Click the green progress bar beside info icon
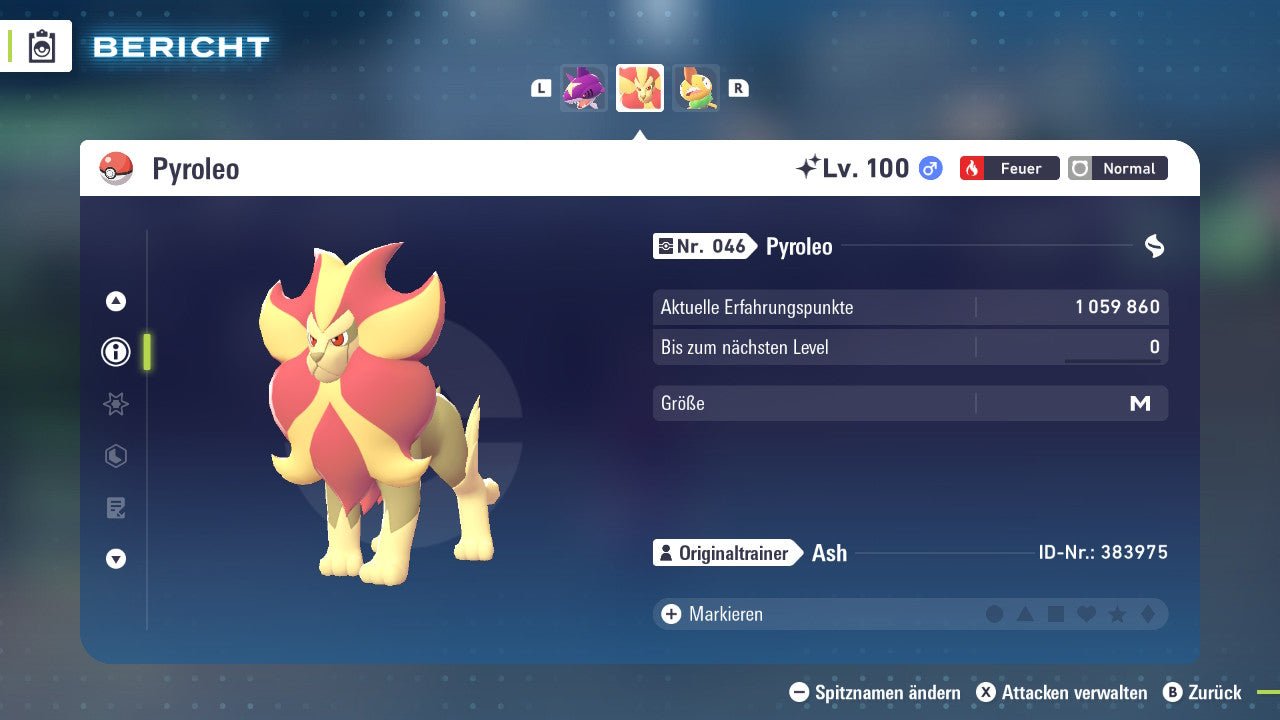The width and height of the screenshot is (1280, 720). (145, 352)
